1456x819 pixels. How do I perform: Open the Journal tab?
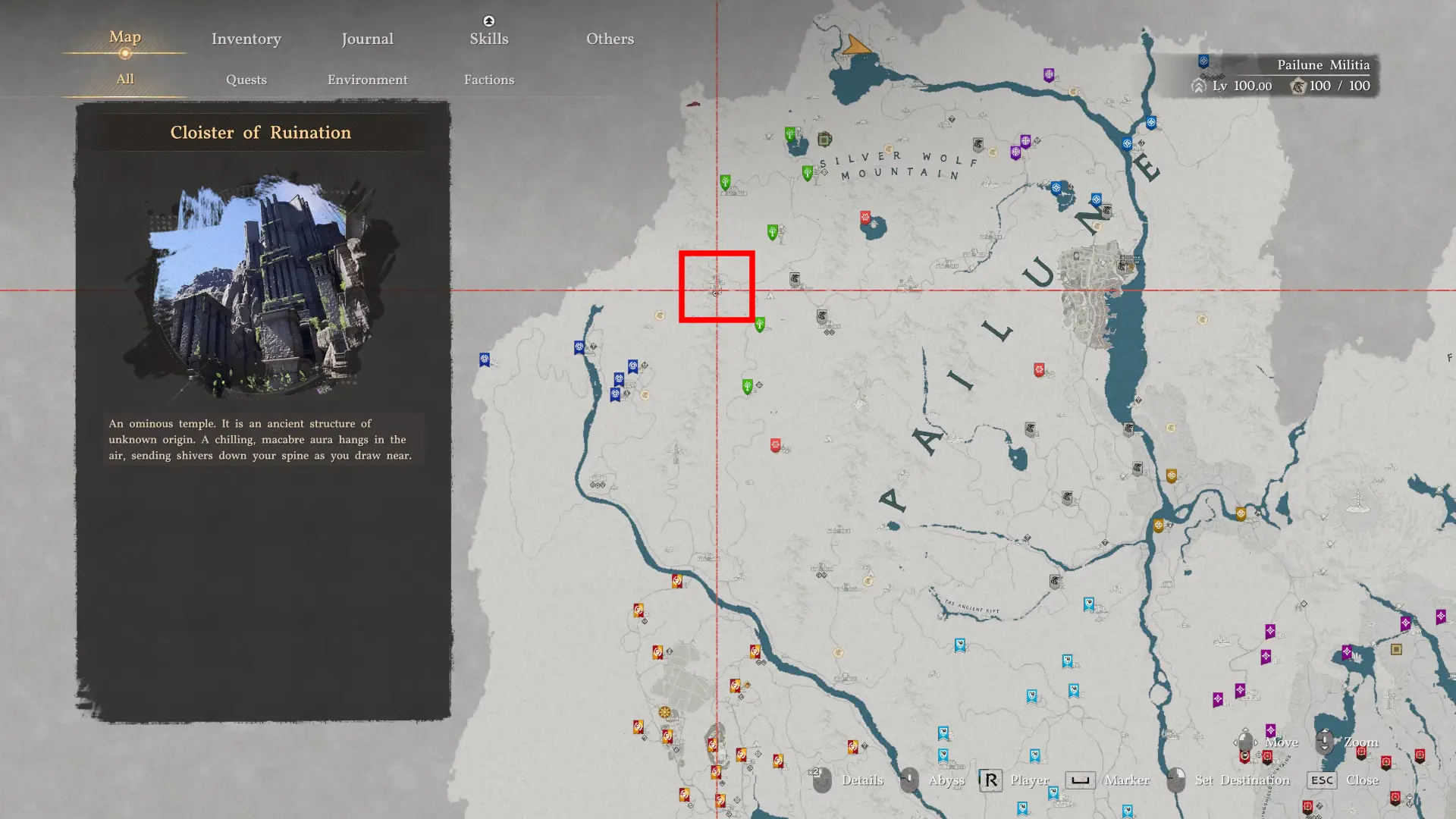(x=367, y=39)
